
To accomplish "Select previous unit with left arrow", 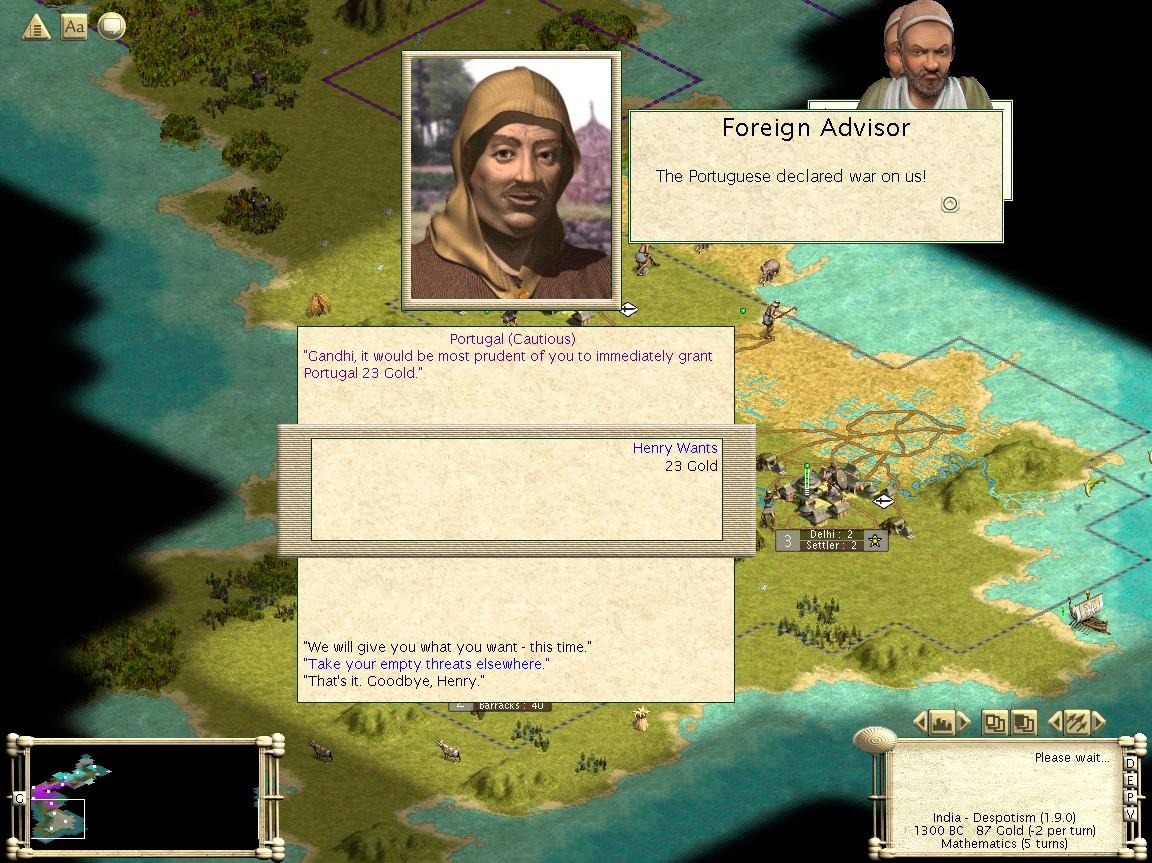I will point(1054,722).
